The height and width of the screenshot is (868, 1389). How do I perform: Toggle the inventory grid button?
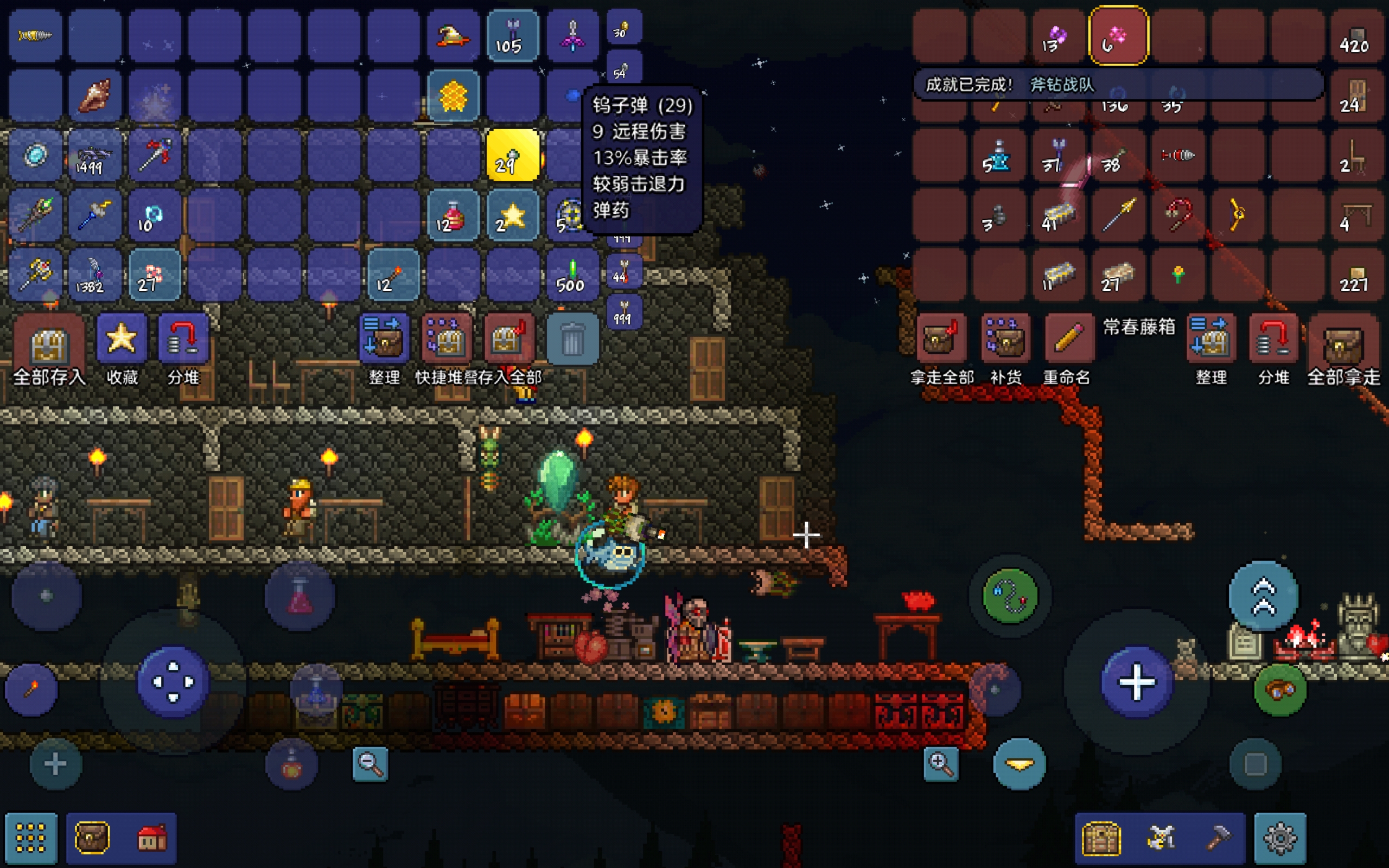coord(31,838)
